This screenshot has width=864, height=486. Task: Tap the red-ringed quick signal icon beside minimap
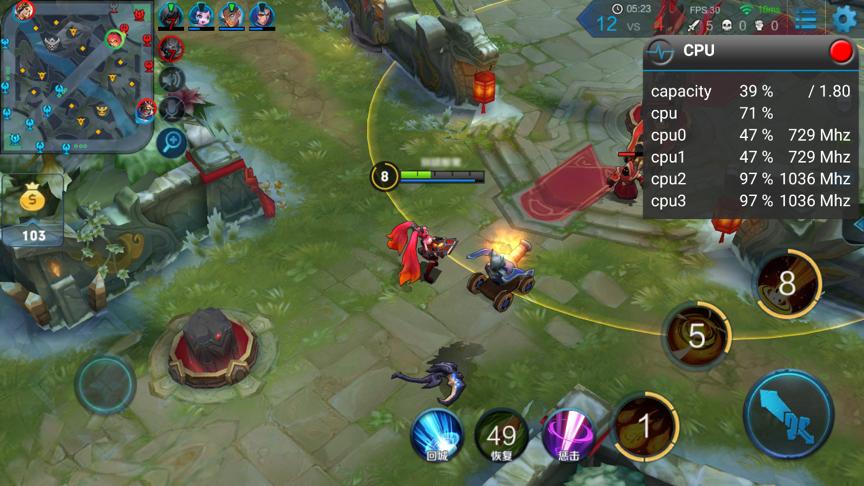pos(172,47)
